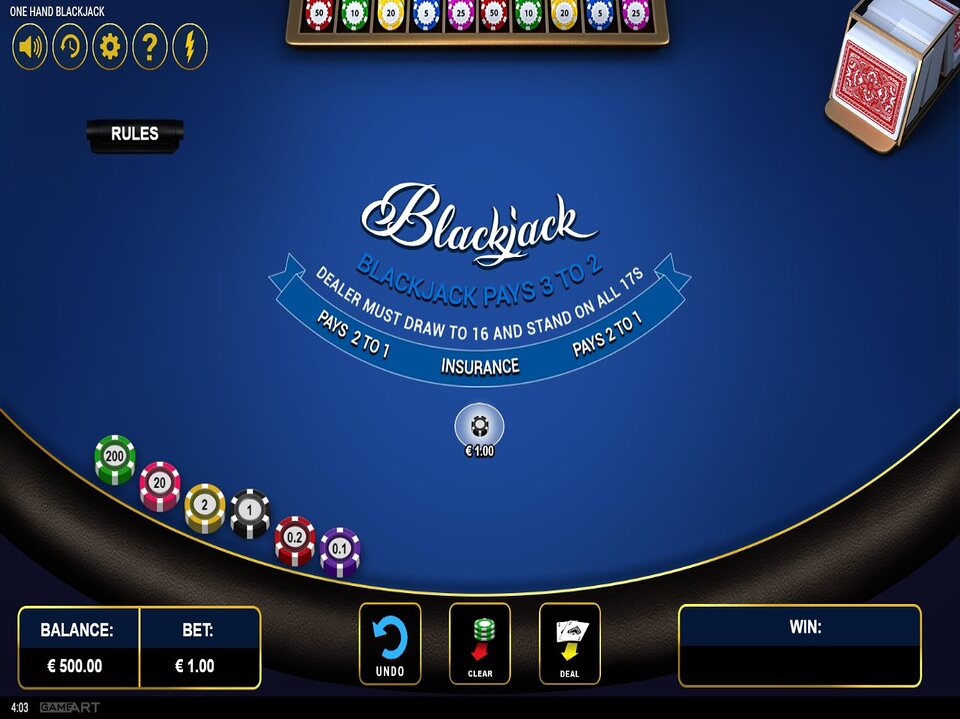Select the black 1 chip

click(250, 512)
